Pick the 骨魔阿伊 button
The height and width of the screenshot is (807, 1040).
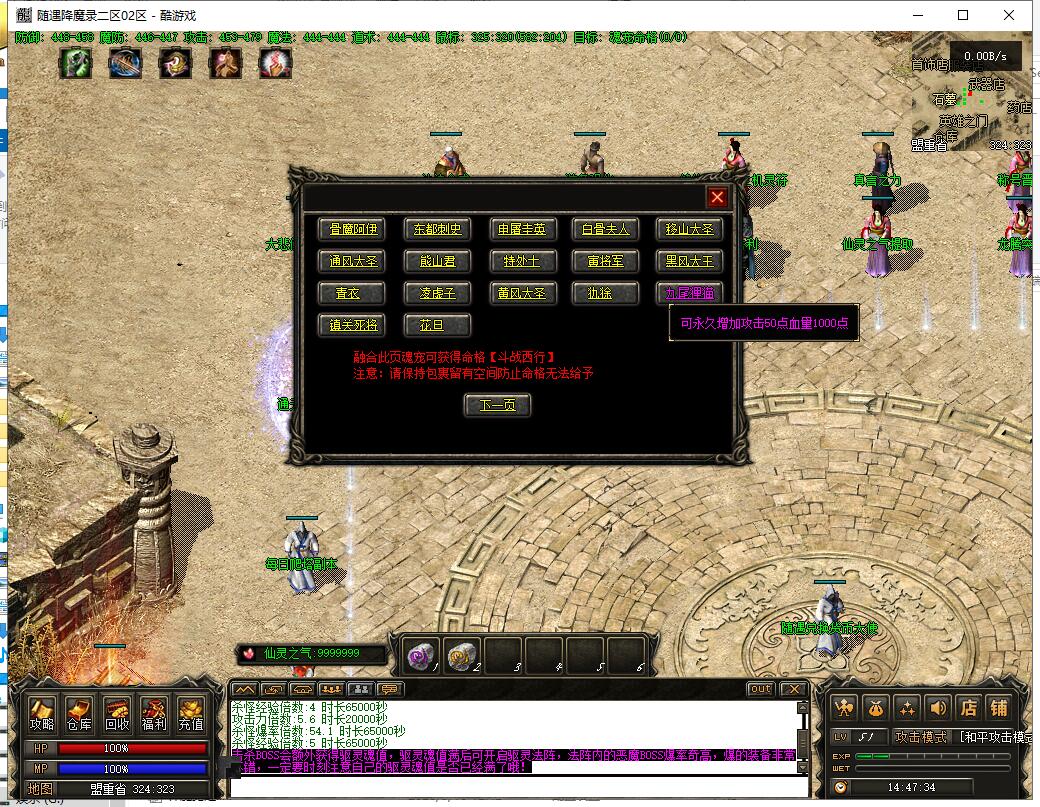pyautogui.click(x=351, y=229)
